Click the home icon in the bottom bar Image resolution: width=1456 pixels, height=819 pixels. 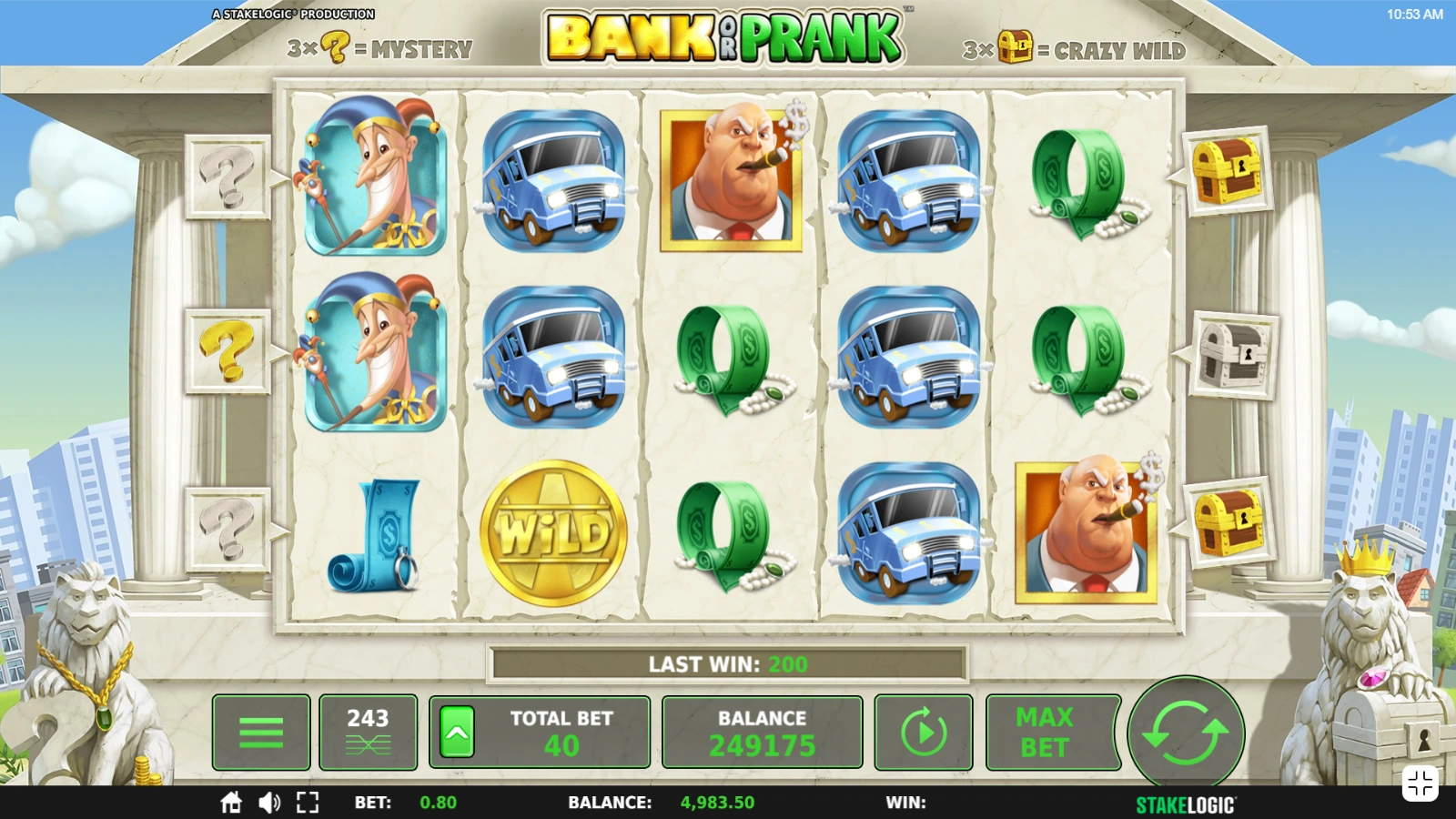pos(231,804)
